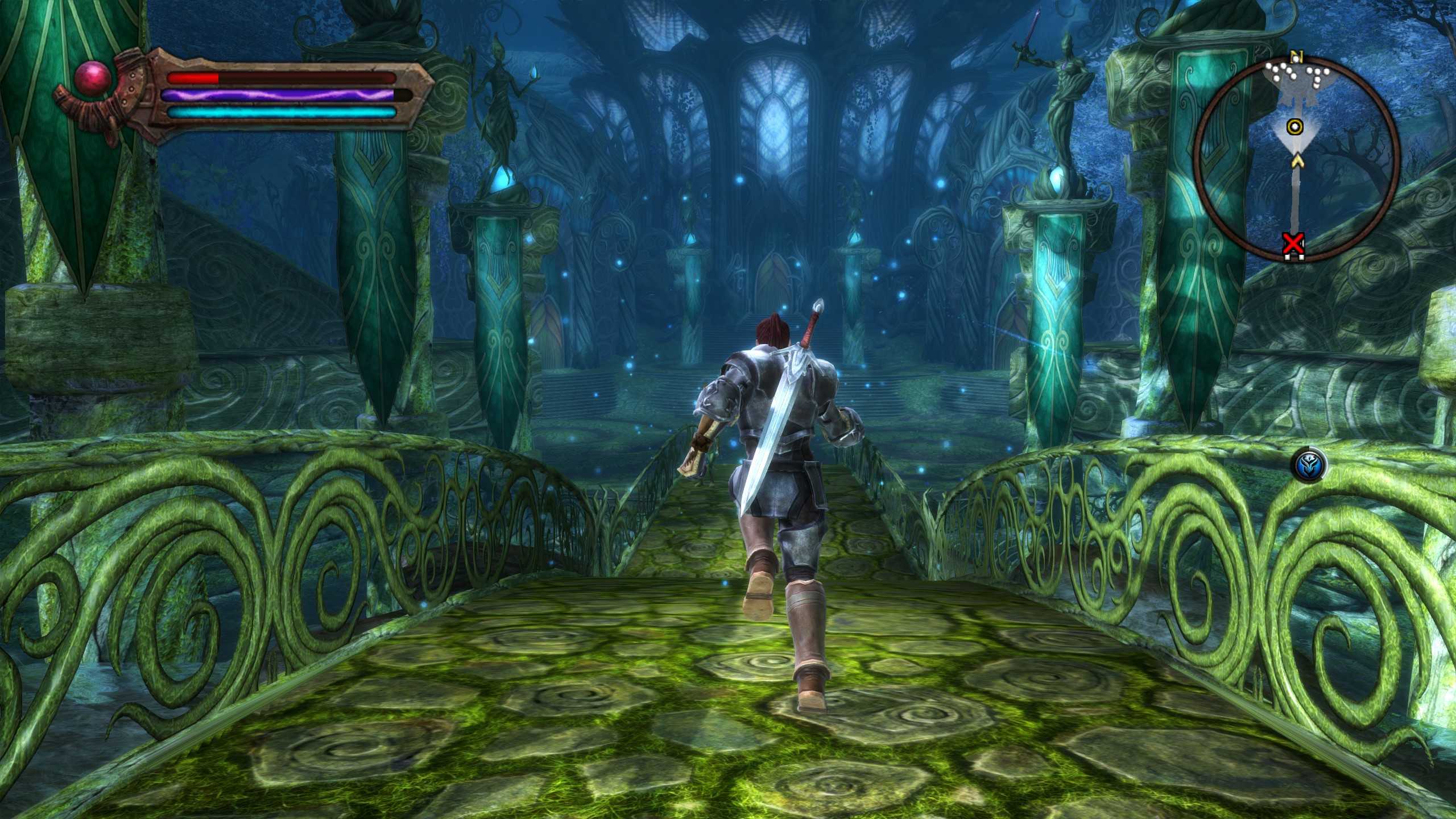Click the yellow player marker on the minimap
Viewport: 1456px width, 819px height.
point(1294,126)
